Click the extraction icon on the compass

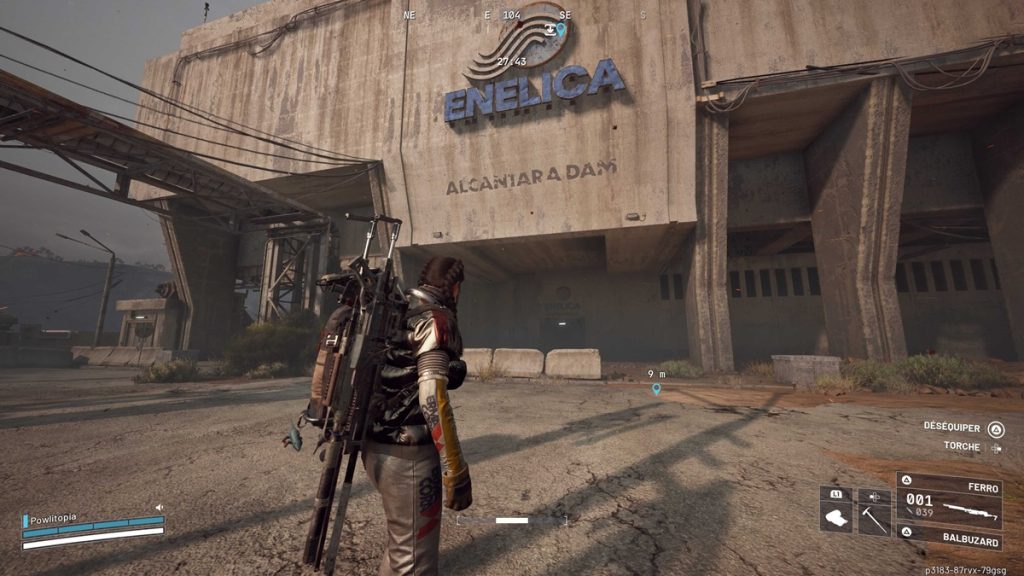tap(548, 29)
